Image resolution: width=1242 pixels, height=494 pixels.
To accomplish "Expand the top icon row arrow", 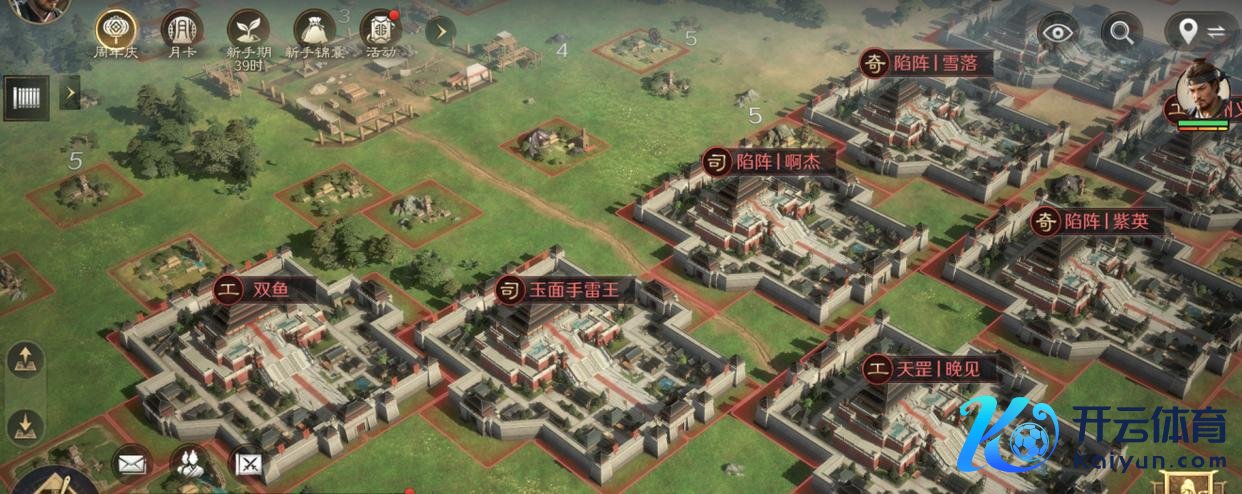I will click(x=440, y=30).
